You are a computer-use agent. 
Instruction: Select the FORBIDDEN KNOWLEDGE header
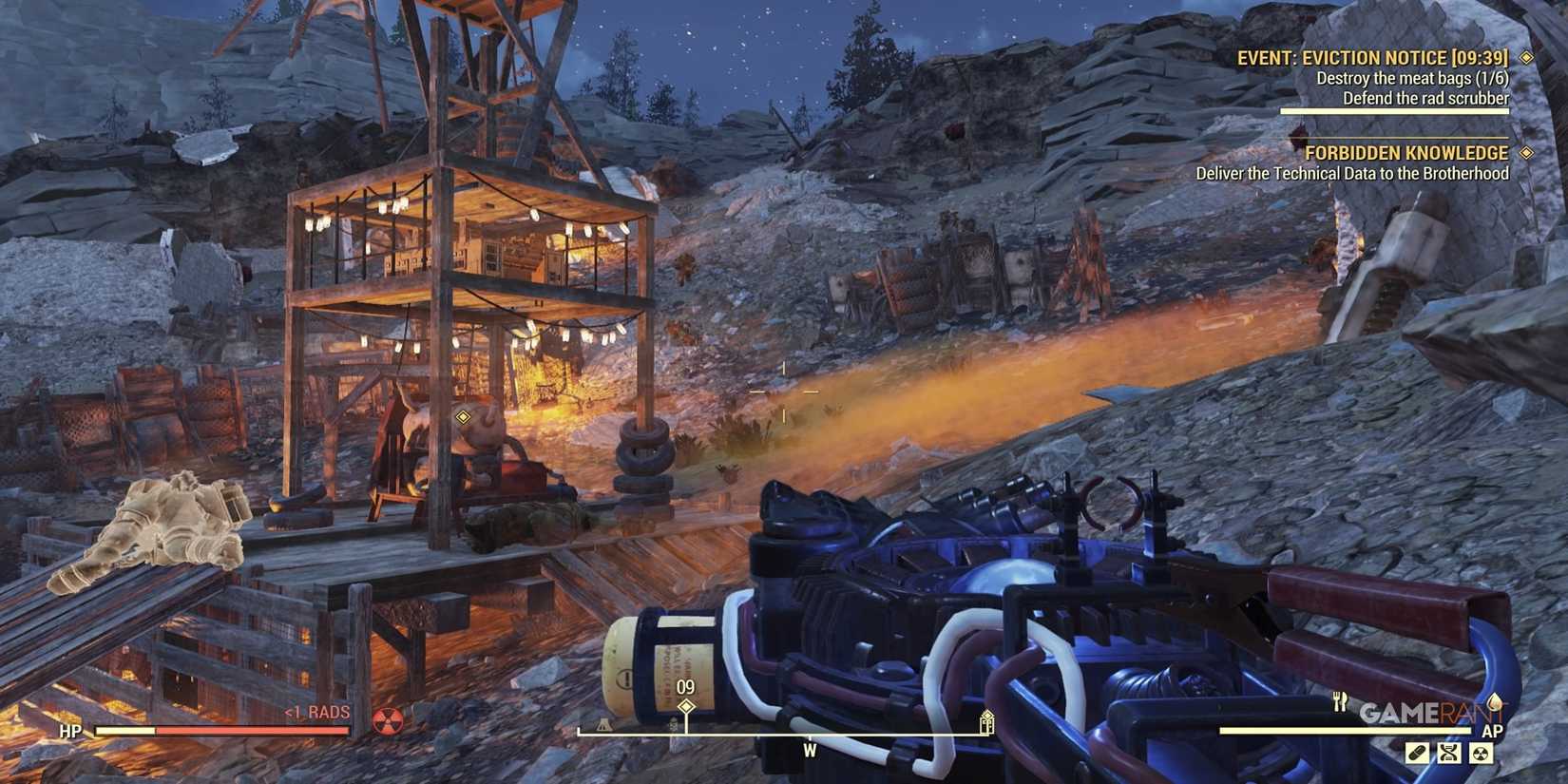tap(1408, 152)
